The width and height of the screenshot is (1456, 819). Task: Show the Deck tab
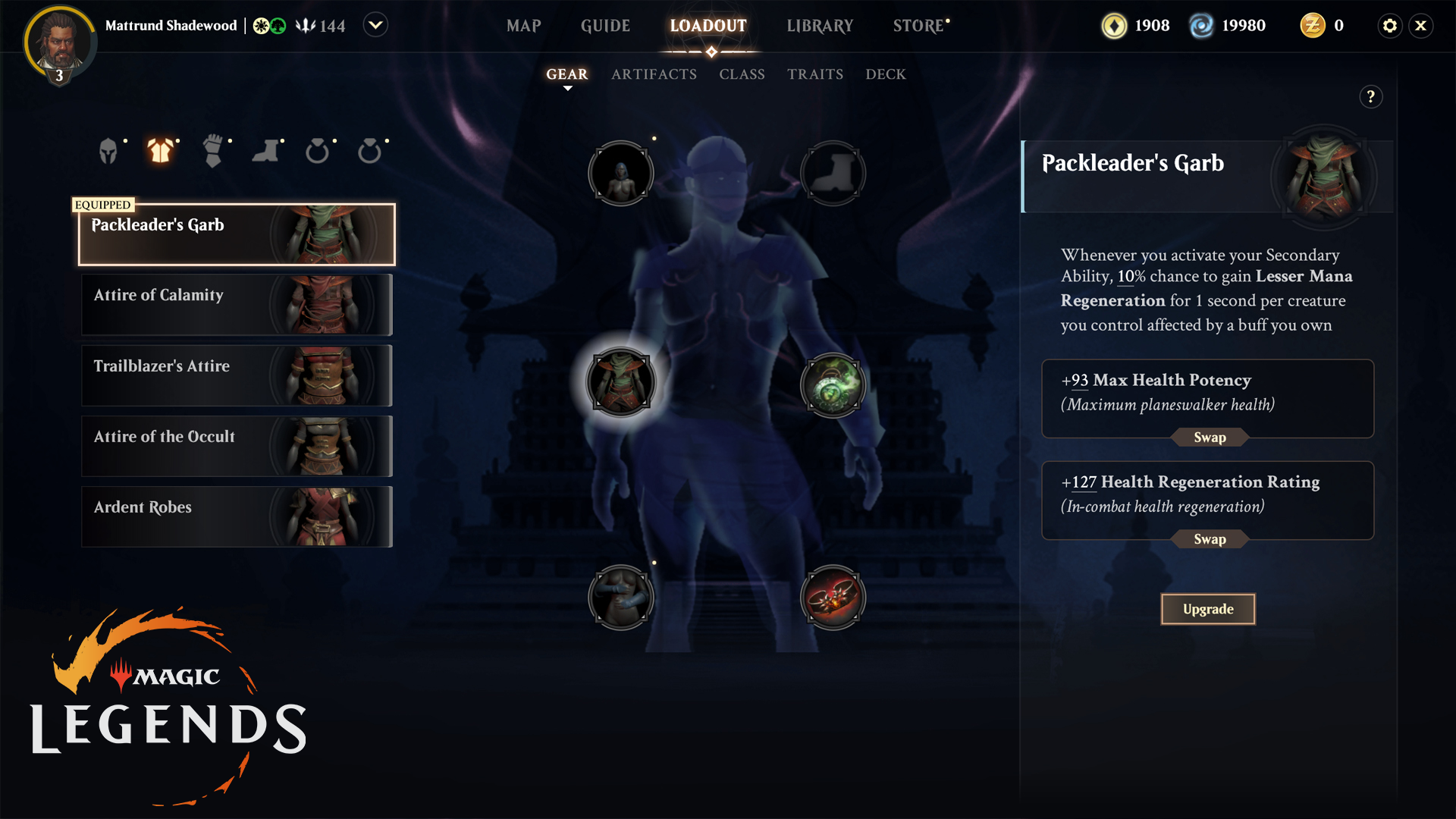[x=886, y=74]
